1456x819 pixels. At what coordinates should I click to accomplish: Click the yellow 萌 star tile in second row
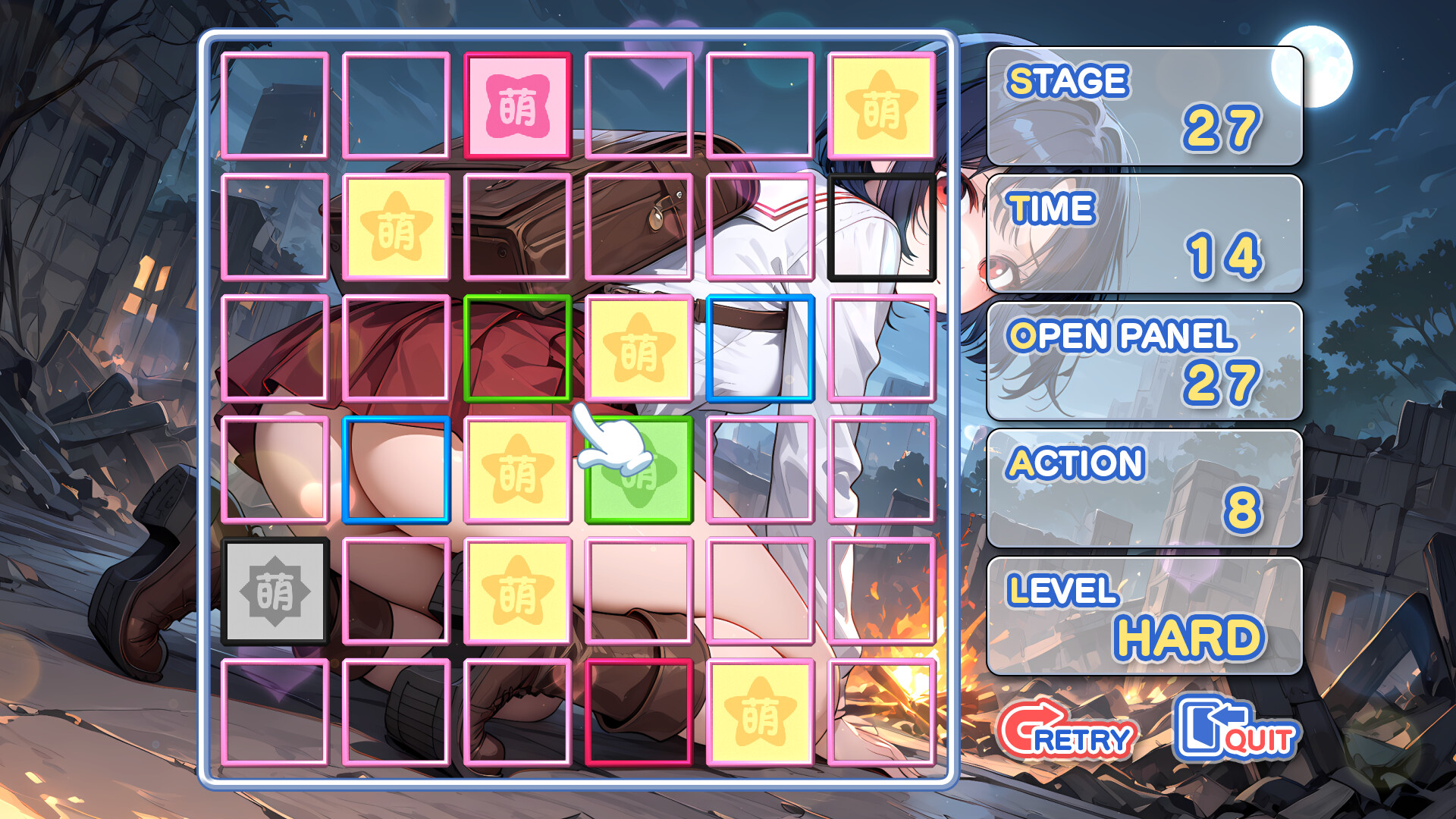[397, 227]
